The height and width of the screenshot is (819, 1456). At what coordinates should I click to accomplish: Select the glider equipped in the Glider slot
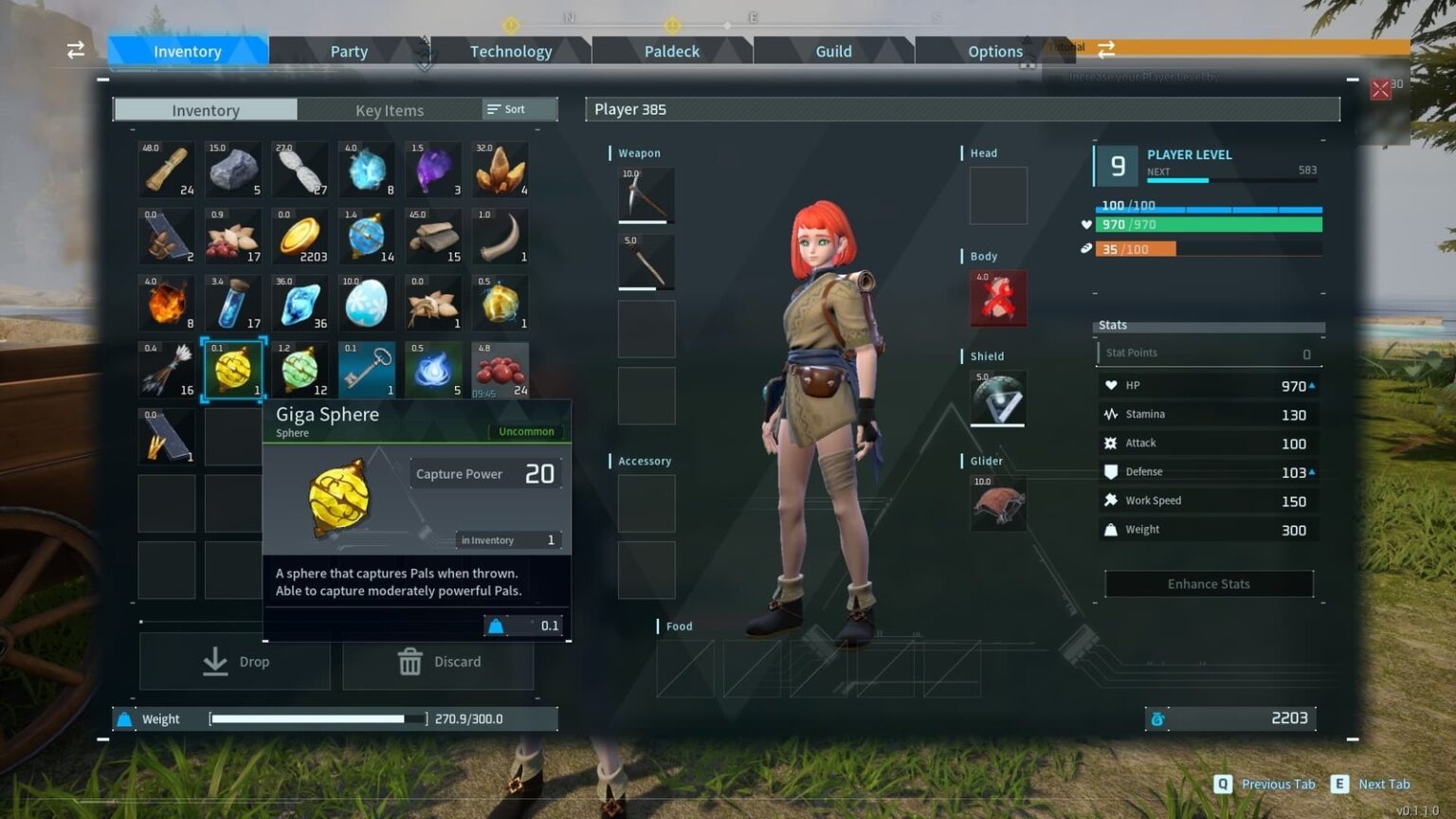996,505
